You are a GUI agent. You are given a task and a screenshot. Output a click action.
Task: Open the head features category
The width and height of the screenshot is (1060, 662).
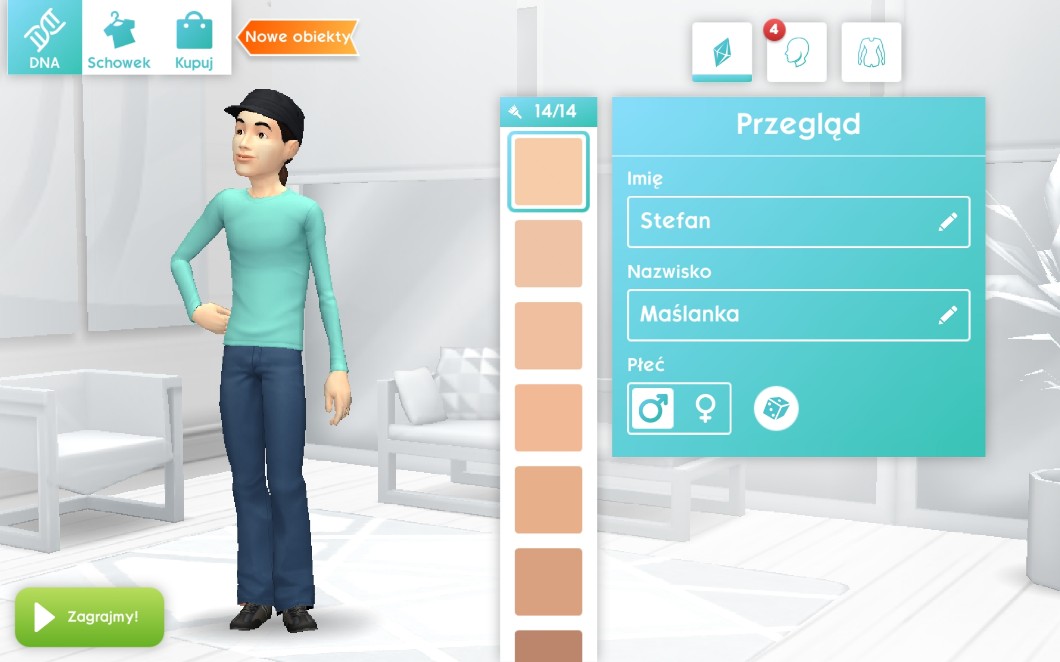click(x=796, y=52)
